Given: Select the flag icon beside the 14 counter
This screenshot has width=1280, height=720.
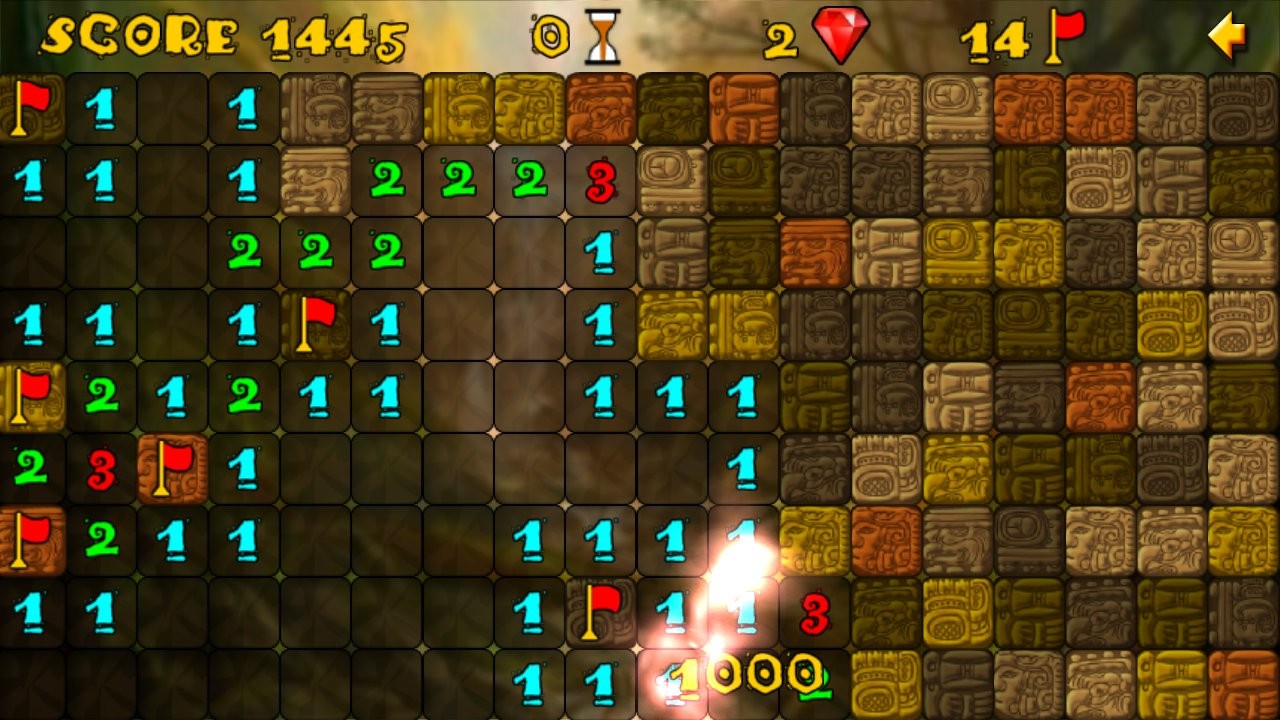Looking at the screenshot, I should pyautogui.click(x=1066, y=36).
